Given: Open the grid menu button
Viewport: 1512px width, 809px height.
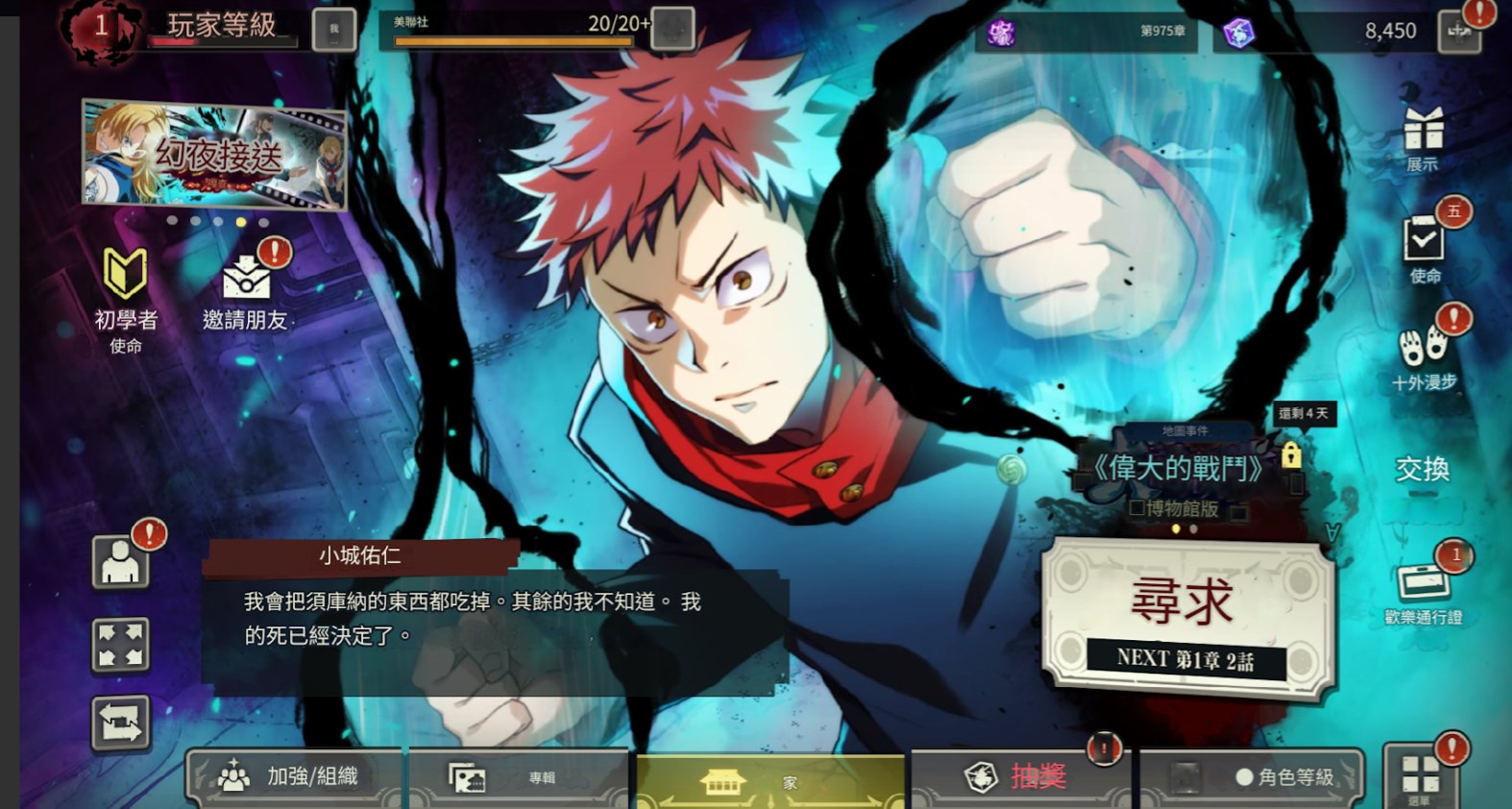Looking at the screenshot, I should pyautogui.click(x=1420, y=775).
